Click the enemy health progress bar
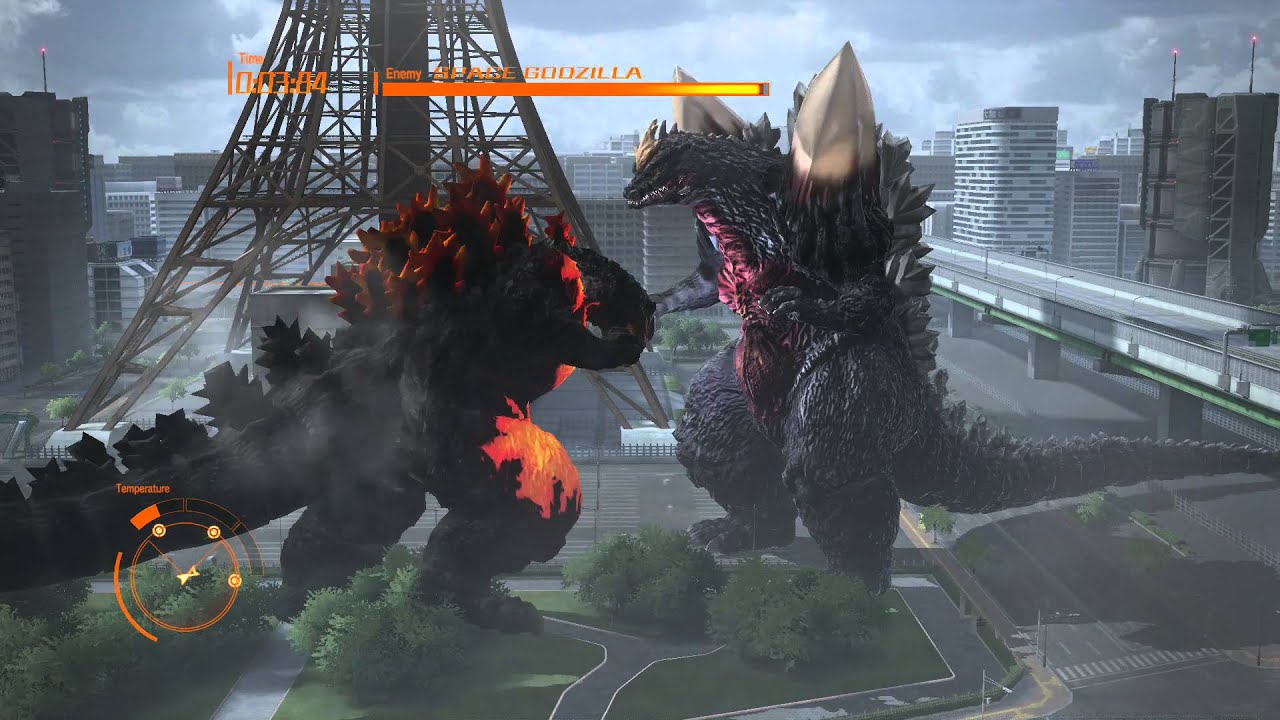Screen dimensions: 1280x720 [575, 89]
